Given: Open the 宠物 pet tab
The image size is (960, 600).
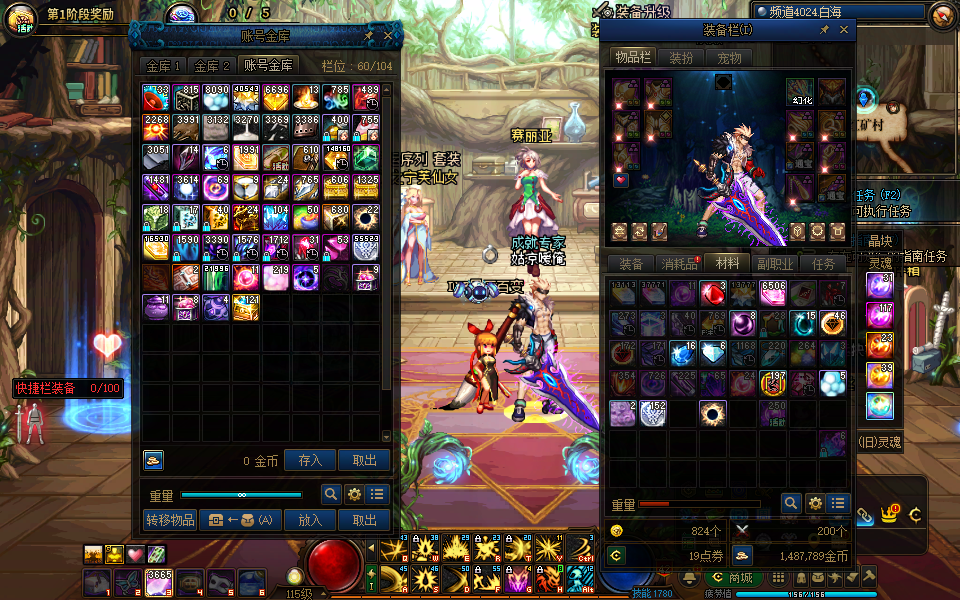Looking at the screenshot, I should (x=729, y=58).
